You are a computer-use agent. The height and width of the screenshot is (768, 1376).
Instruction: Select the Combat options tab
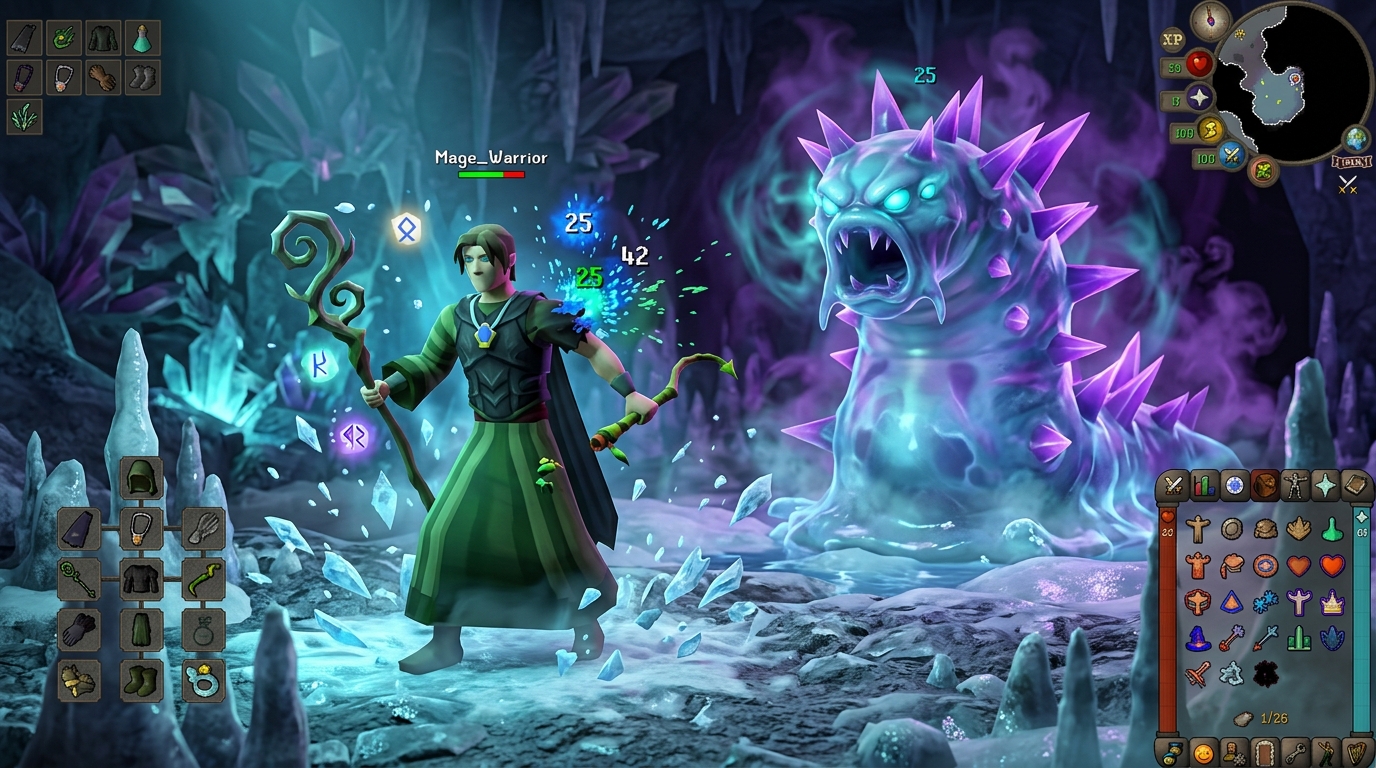coord(1174,486)
